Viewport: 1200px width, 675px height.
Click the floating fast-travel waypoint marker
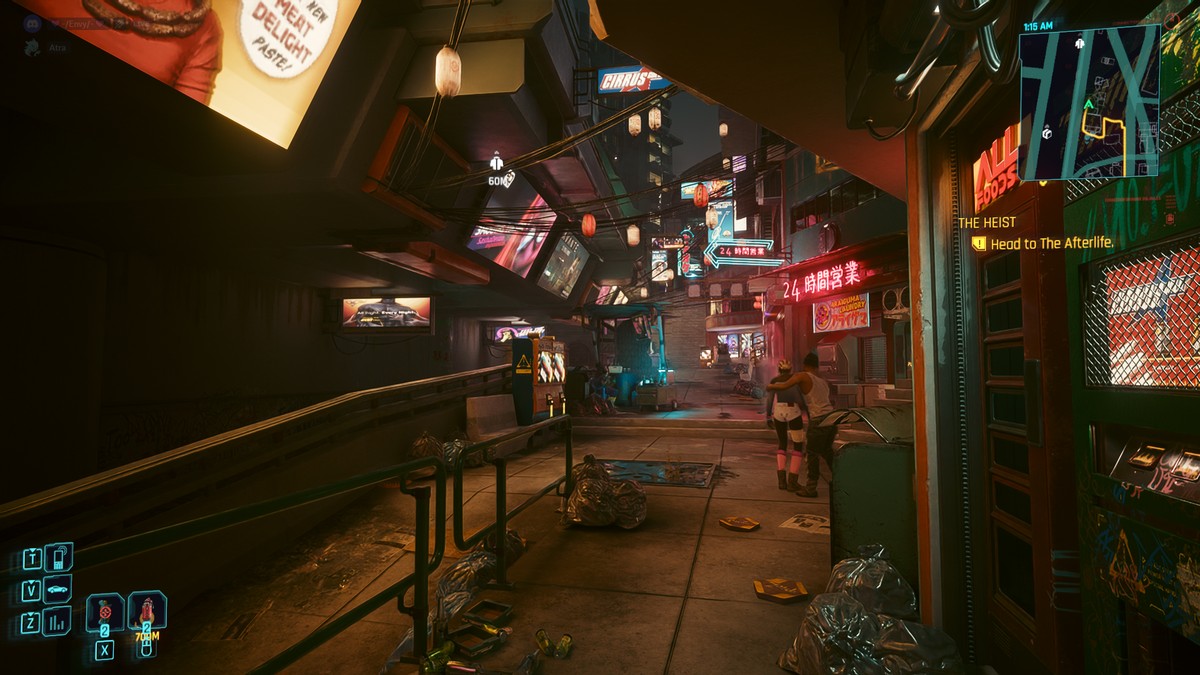tap(496, 162)
